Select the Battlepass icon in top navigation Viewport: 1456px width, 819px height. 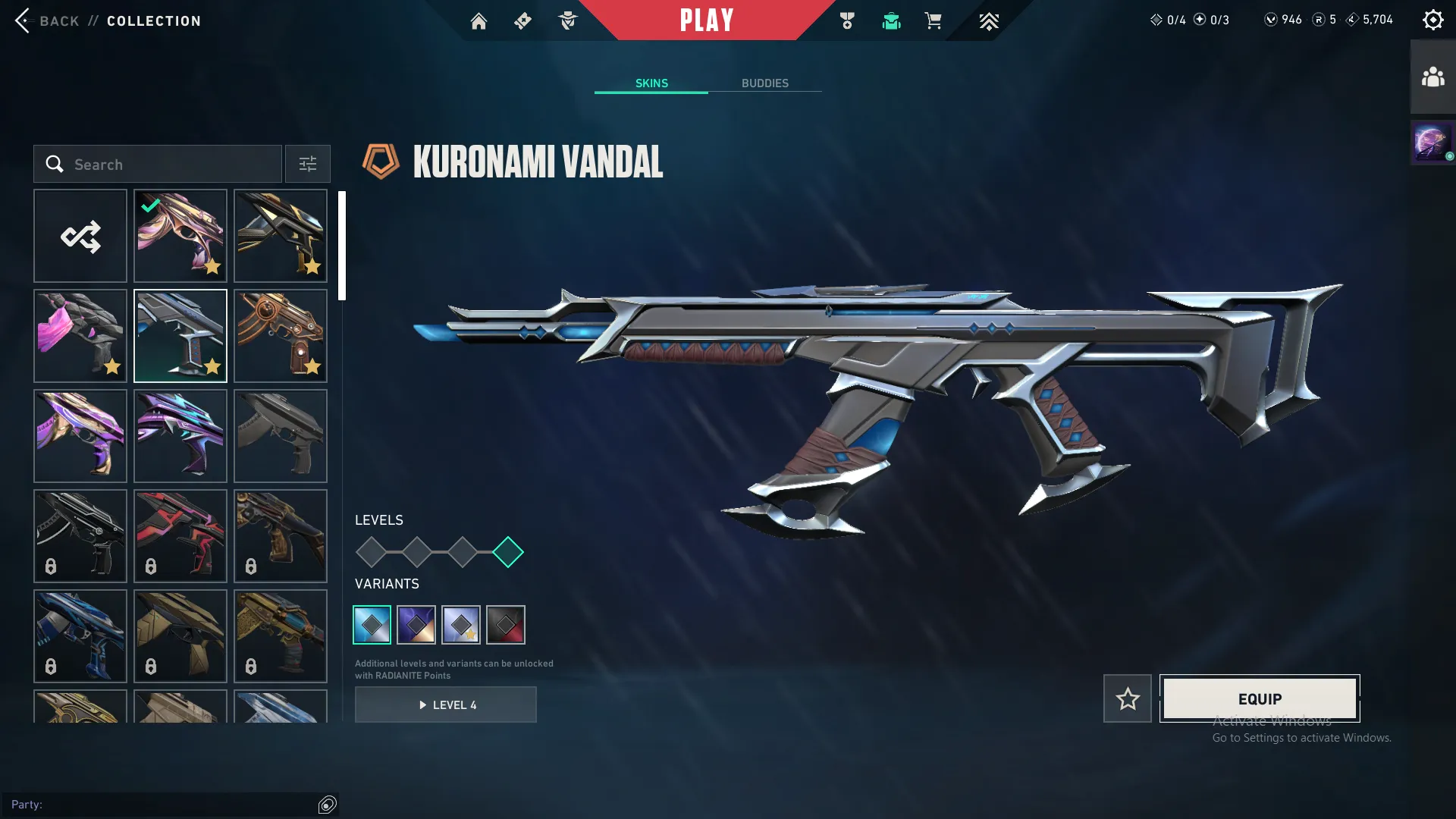tap(522, 20)
